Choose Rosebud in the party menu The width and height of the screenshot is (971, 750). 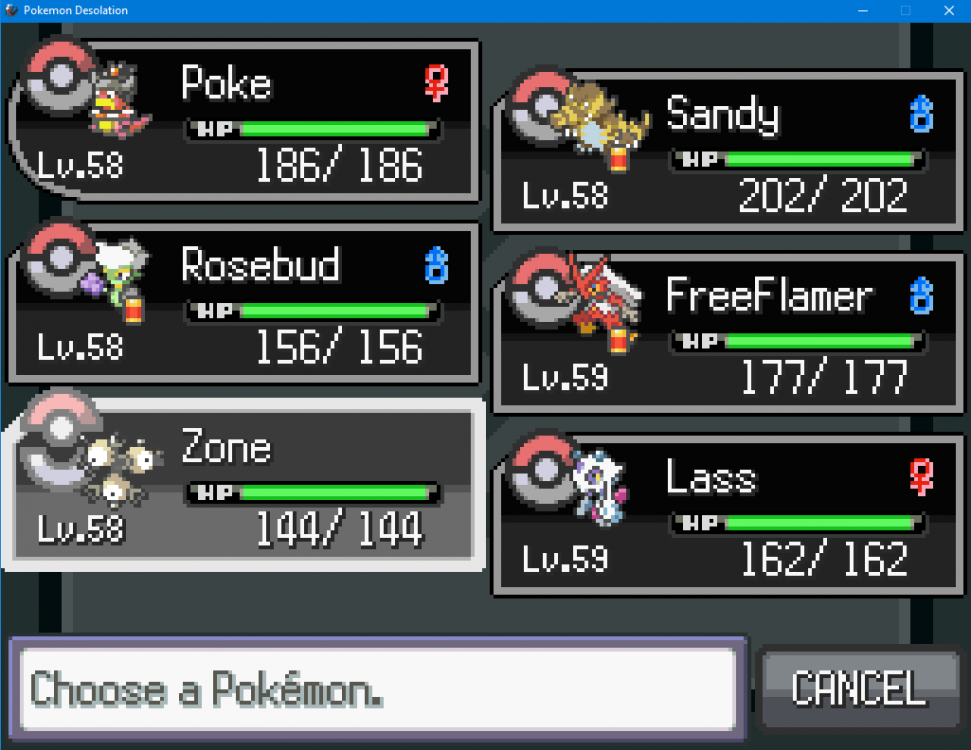[245, 303]
